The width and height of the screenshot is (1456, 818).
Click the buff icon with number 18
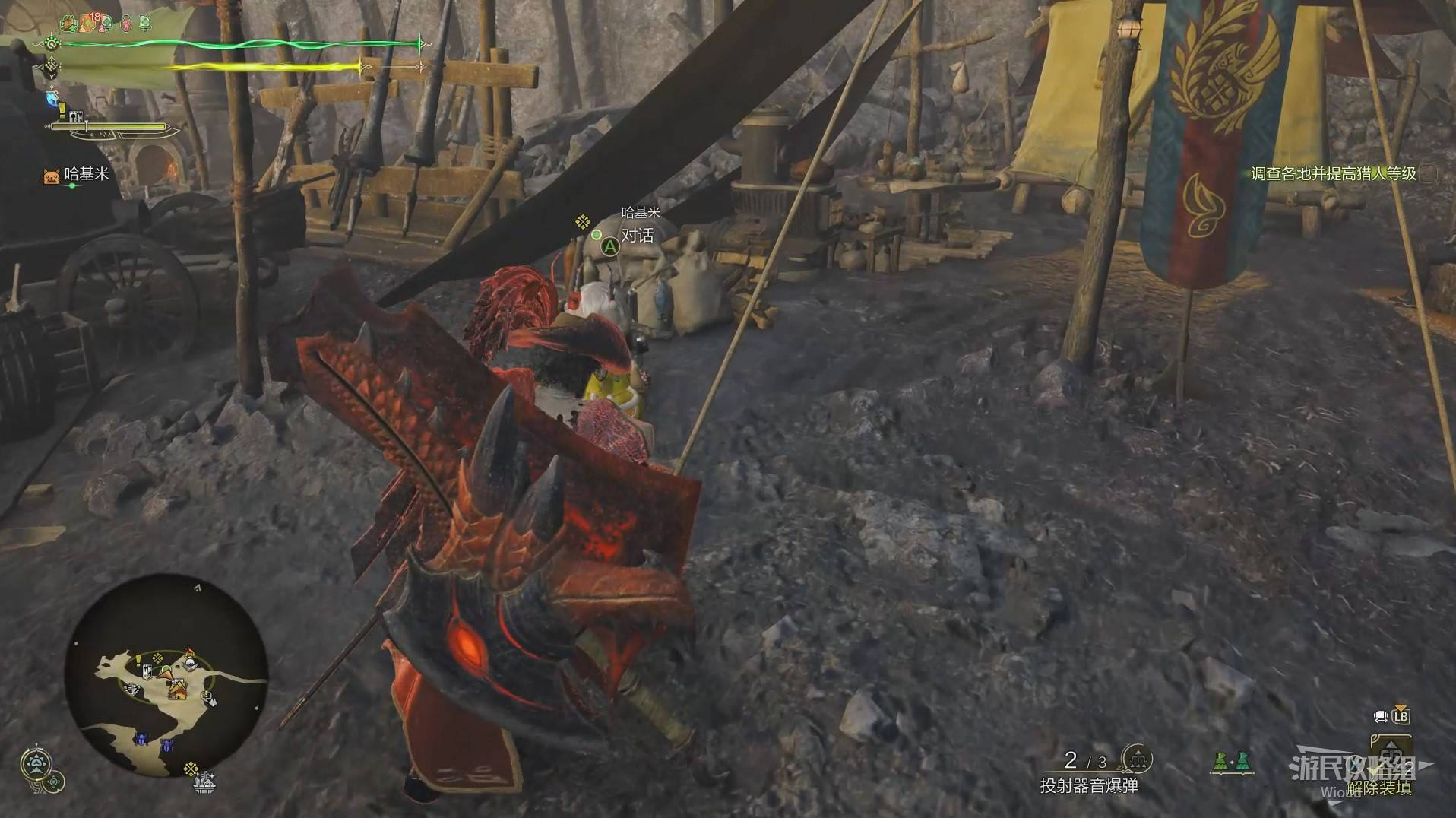(90, 23)
